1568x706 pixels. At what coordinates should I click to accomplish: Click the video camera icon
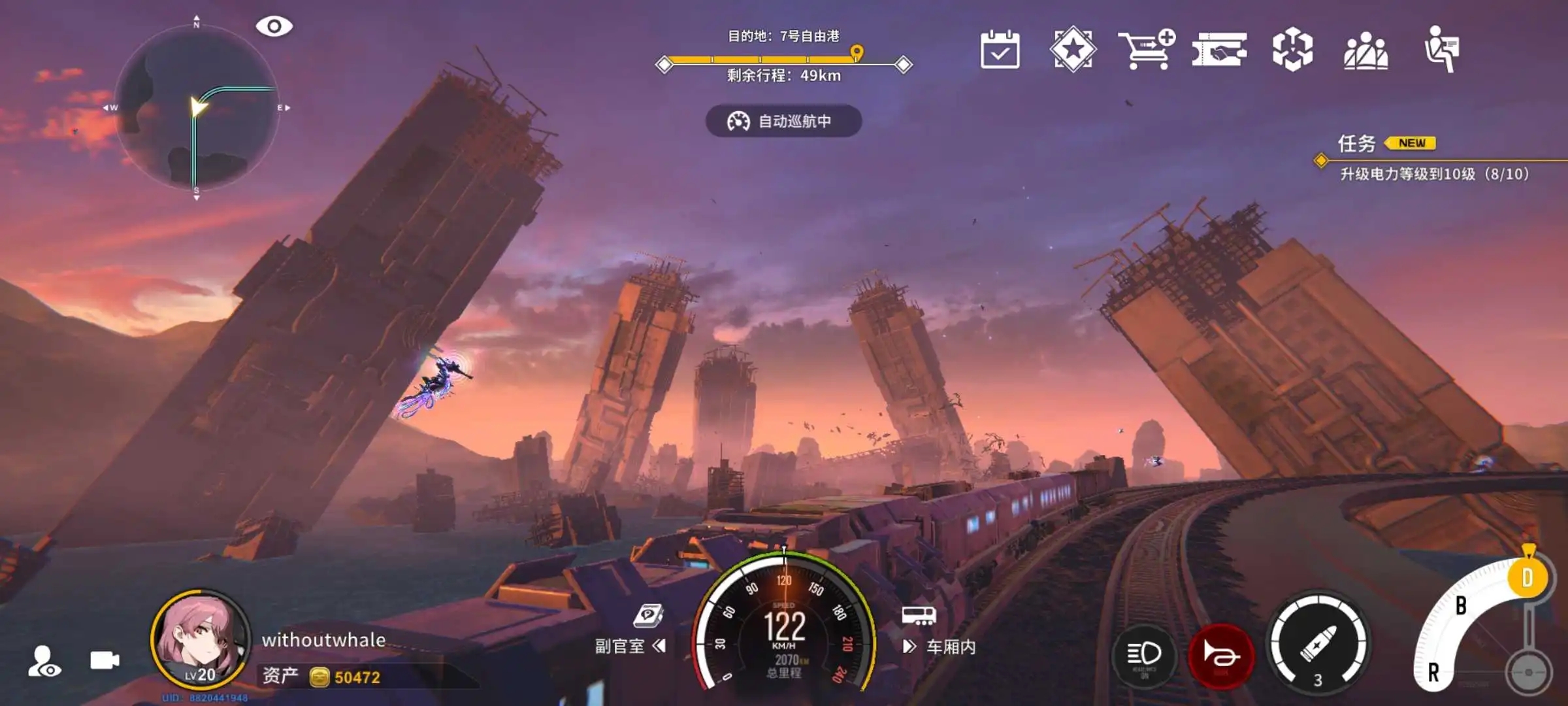coord(105,660)
